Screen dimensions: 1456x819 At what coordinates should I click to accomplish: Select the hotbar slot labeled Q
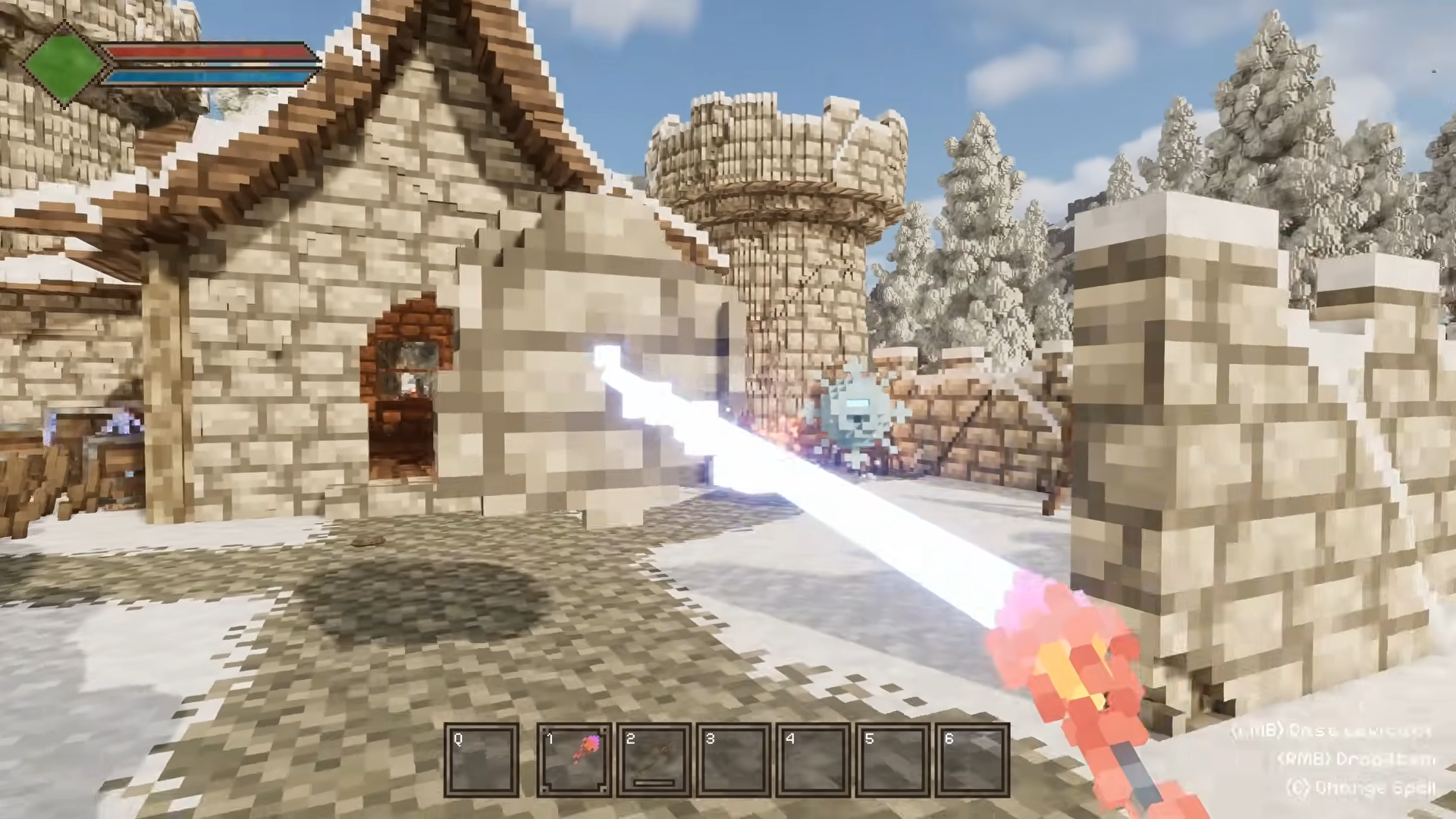482,760
